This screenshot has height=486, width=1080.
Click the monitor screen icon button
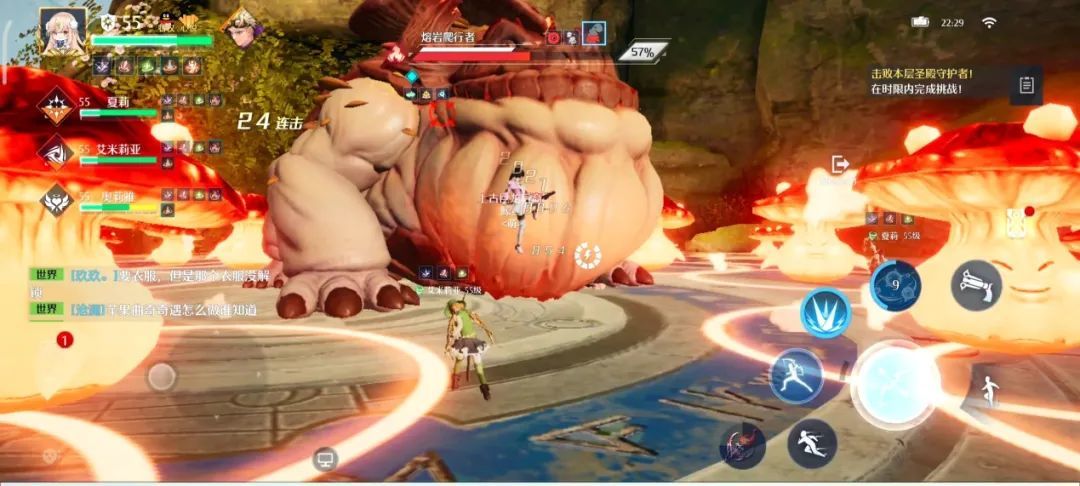(x=325, y=459)
